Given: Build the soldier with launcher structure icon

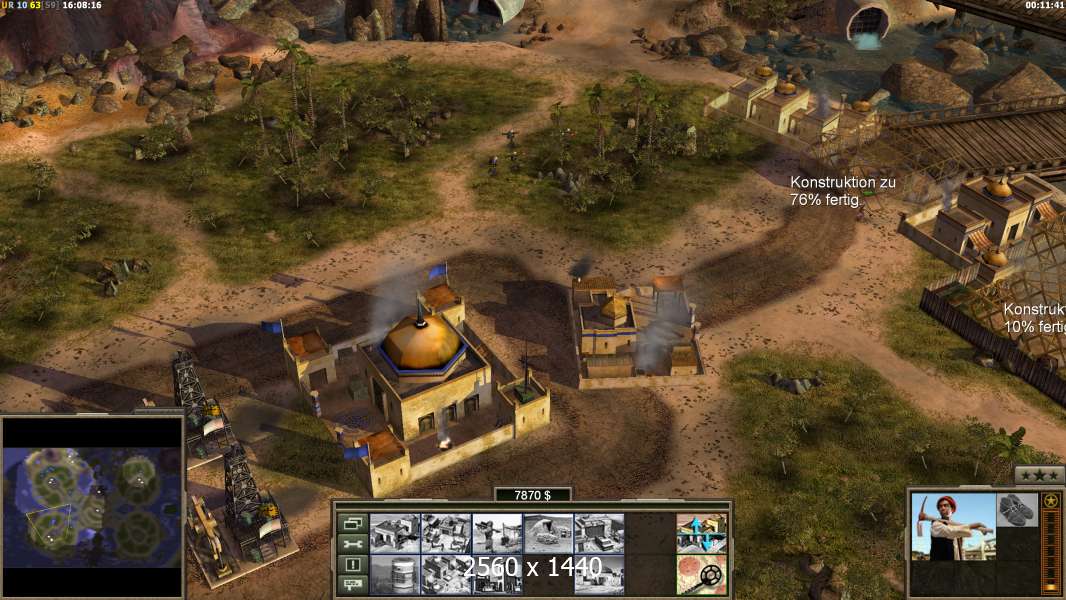Looking at the screenshot, I should [497, 533].
